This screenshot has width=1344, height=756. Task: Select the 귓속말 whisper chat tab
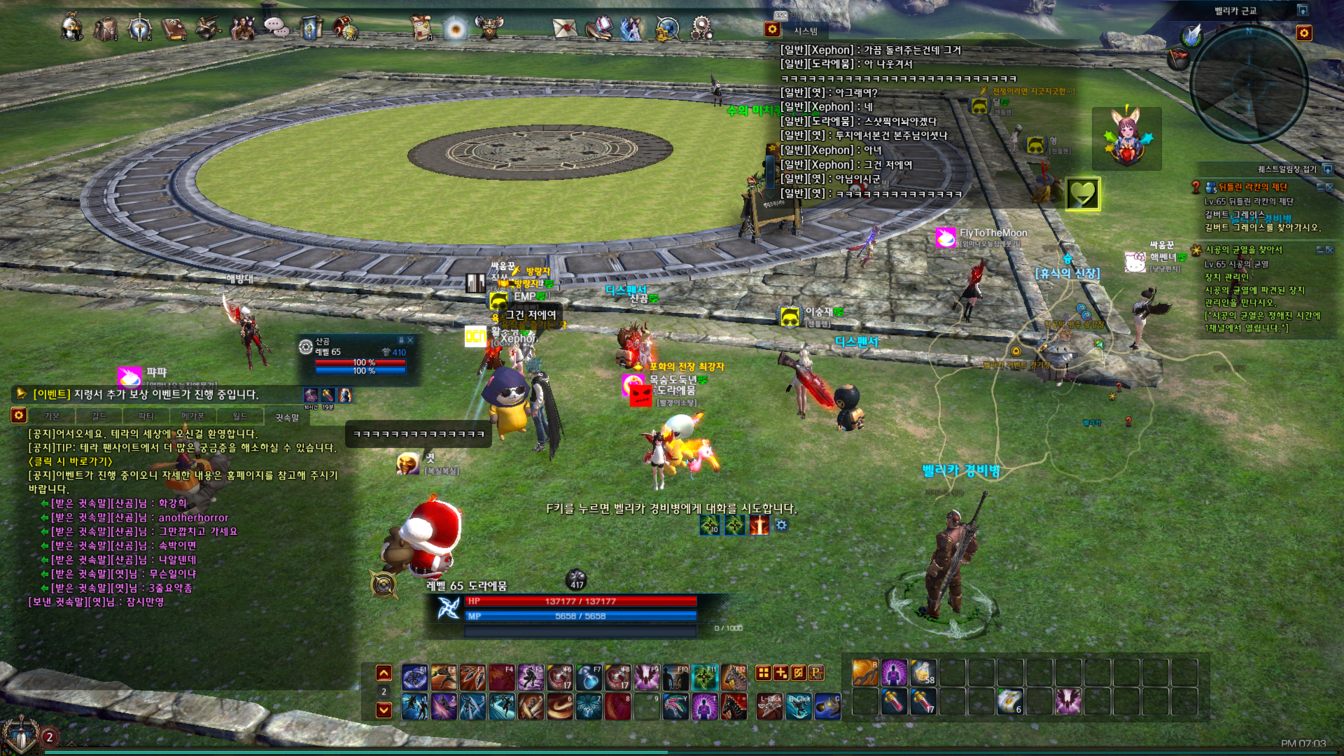[x=286, y=416]
